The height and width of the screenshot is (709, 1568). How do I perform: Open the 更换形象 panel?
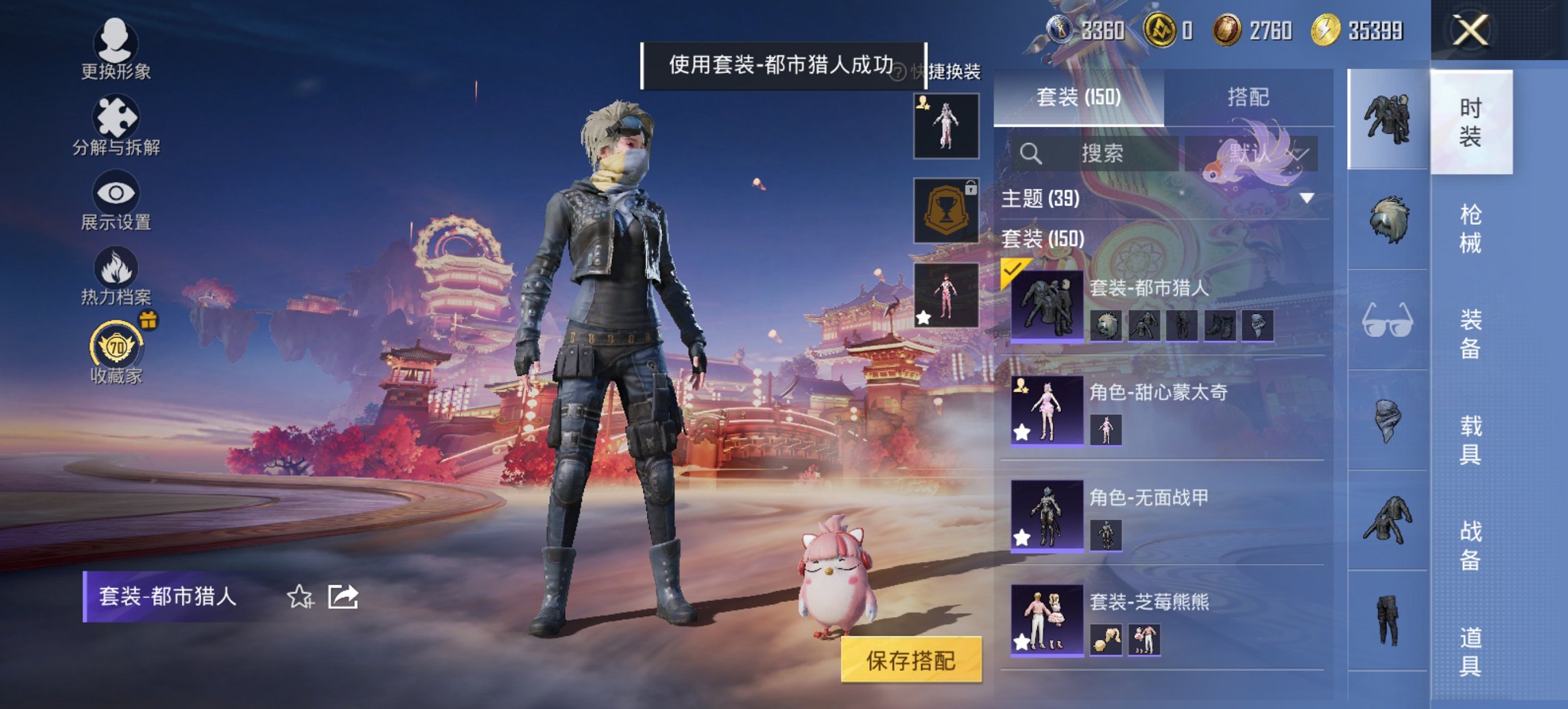(x=116, y=51)
